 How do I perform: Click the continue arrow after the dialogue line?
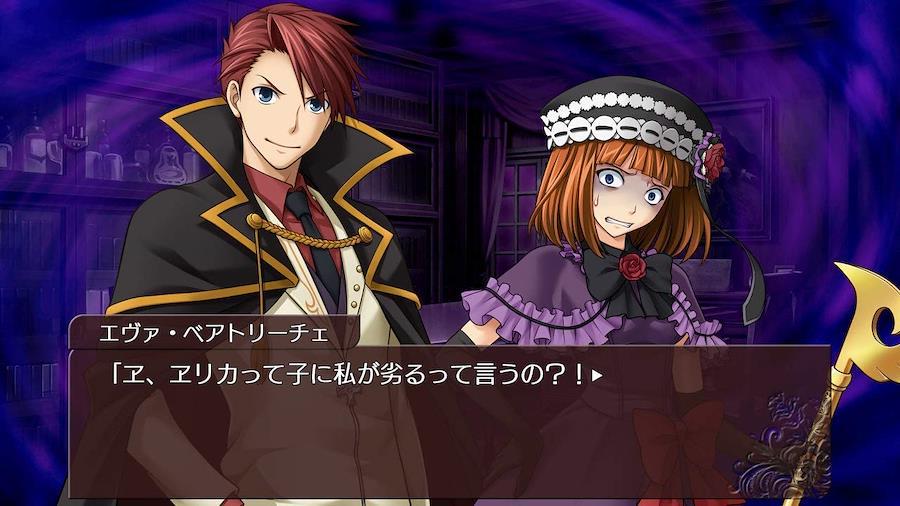pyautogui.click(x=598, y=377)
